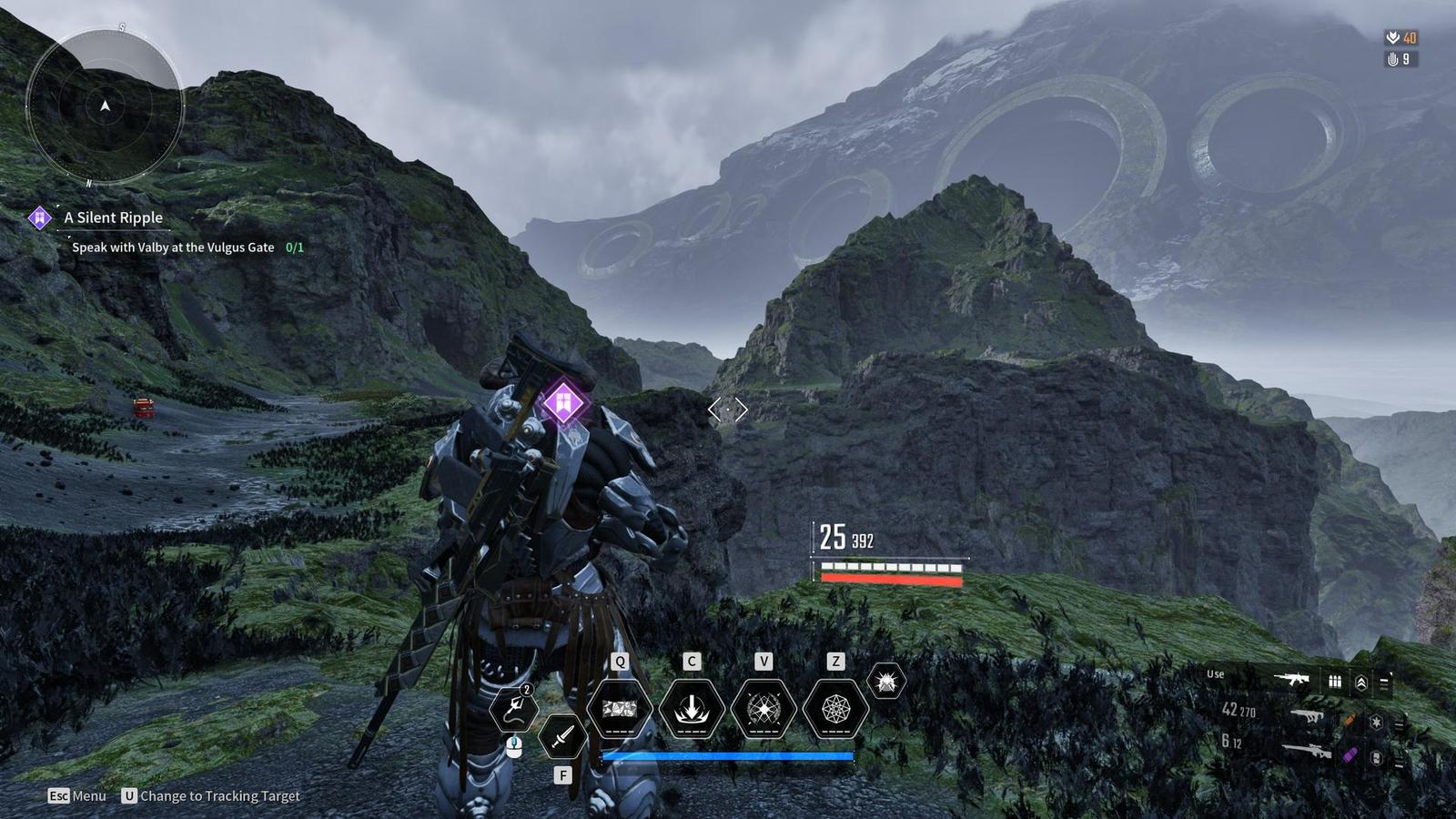This screenshot has width=1456, height=819.
Task: Activate the radial burst skill icon
Action: pyautogui.click(x=763, y=708)
